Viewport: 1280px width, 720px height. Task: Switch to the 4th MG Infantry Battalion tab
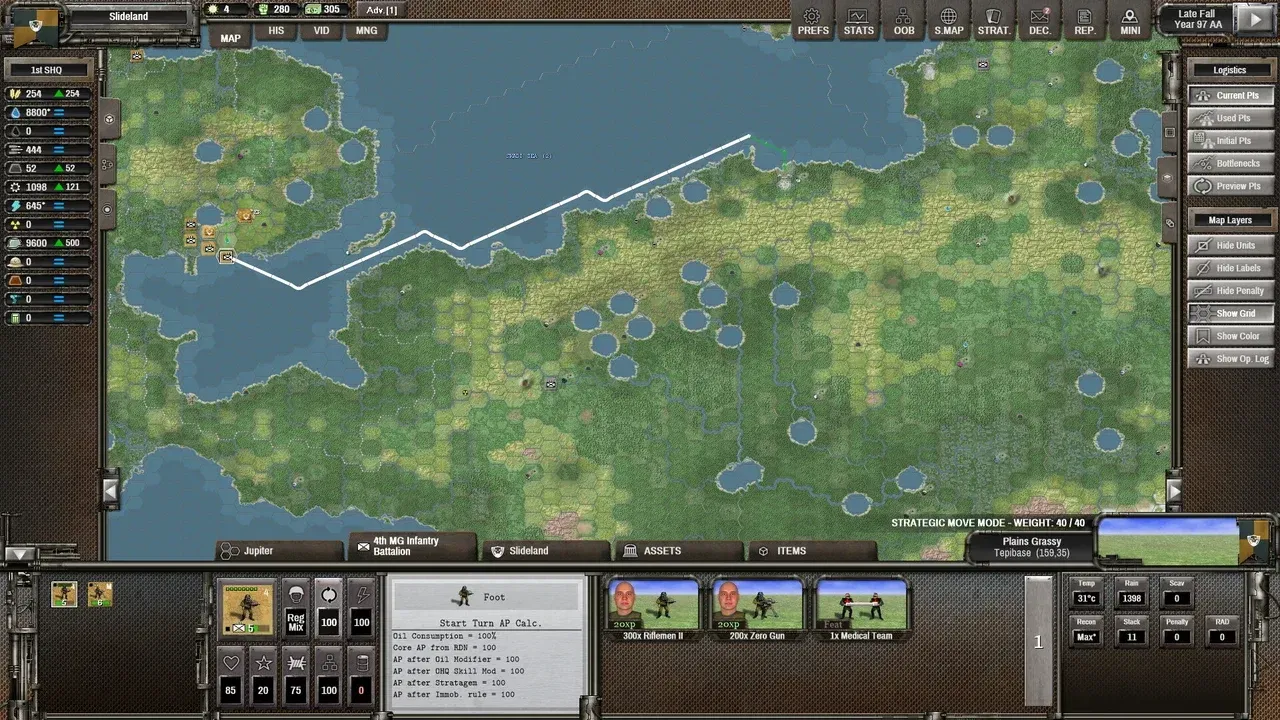pos(413,545)
